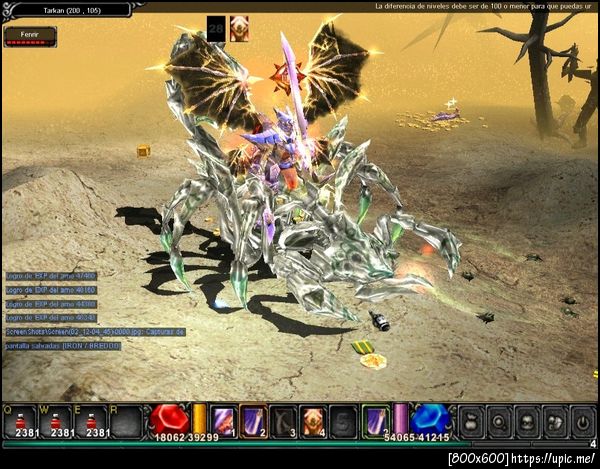Open the group-figures menu button
600x469 pixels.
click(555, 420)
